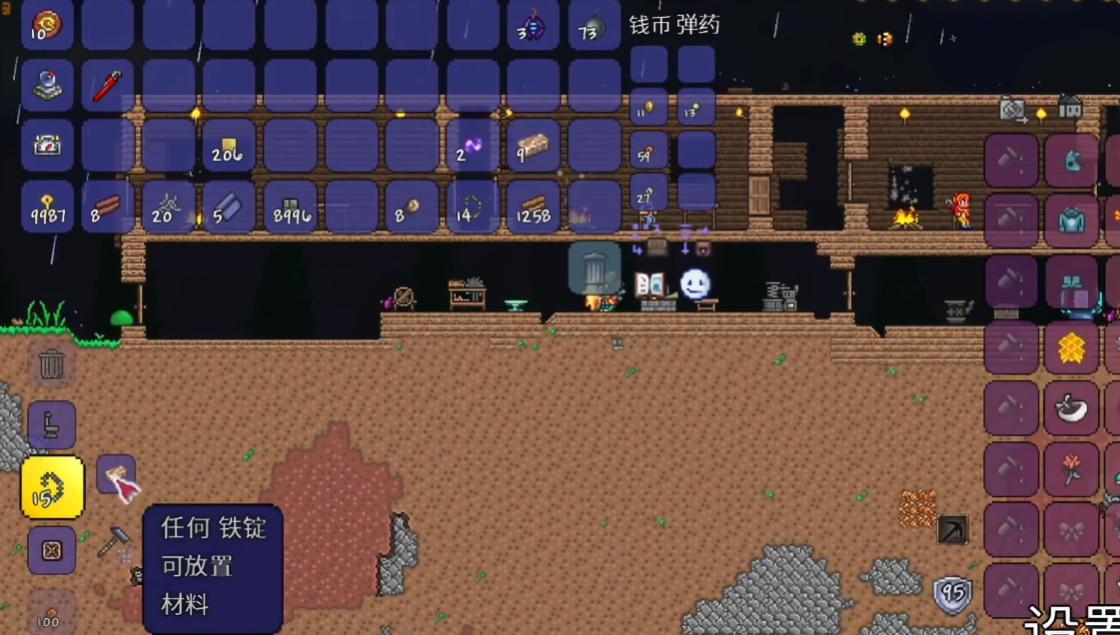
Task: Pick the wood stack of 1258
Action: tap(533, 208)
